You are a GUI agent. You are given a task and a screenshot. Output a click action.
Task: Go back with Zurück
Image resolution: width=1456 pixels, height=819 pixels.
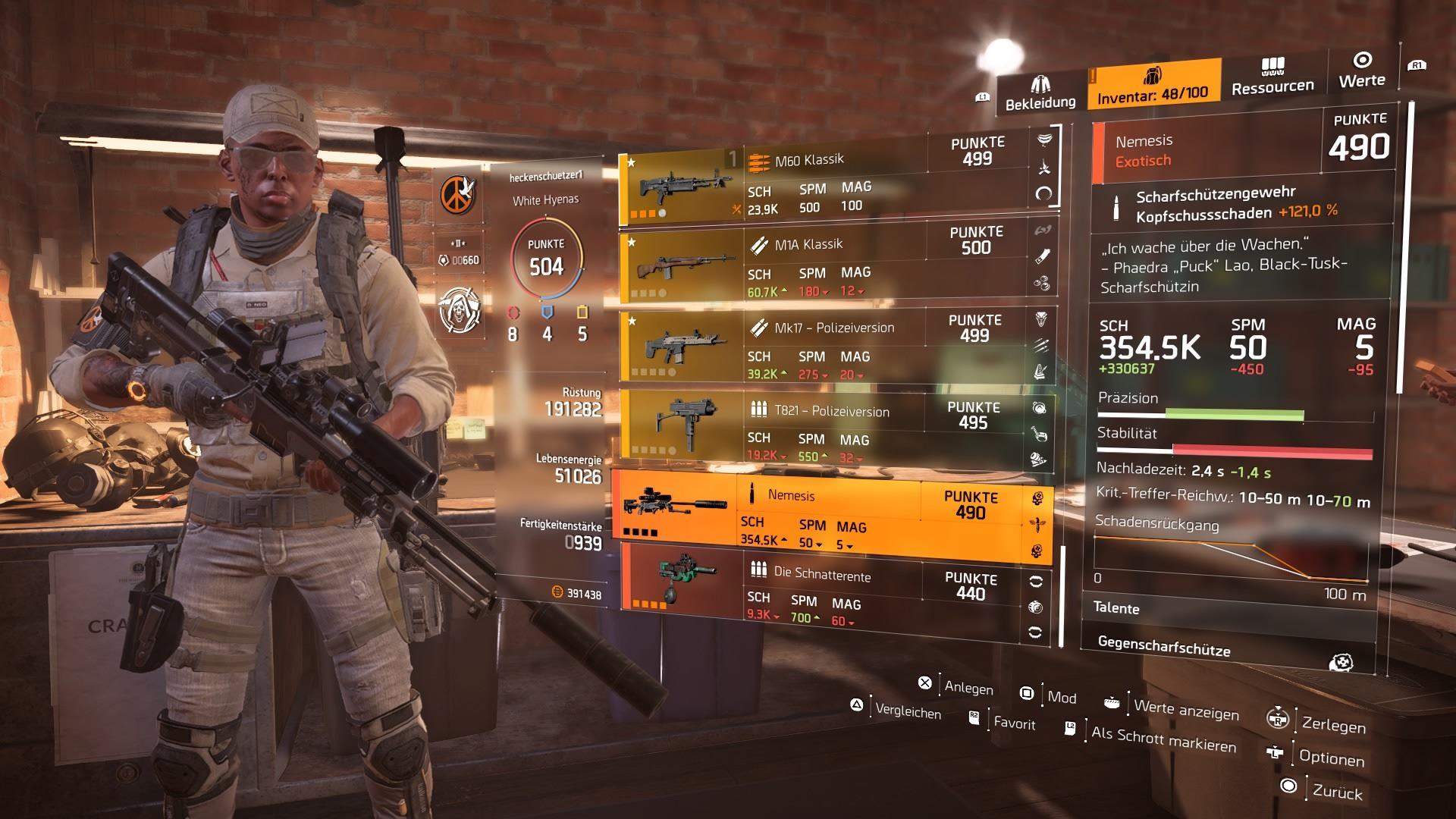click(x=1337, y=792)
